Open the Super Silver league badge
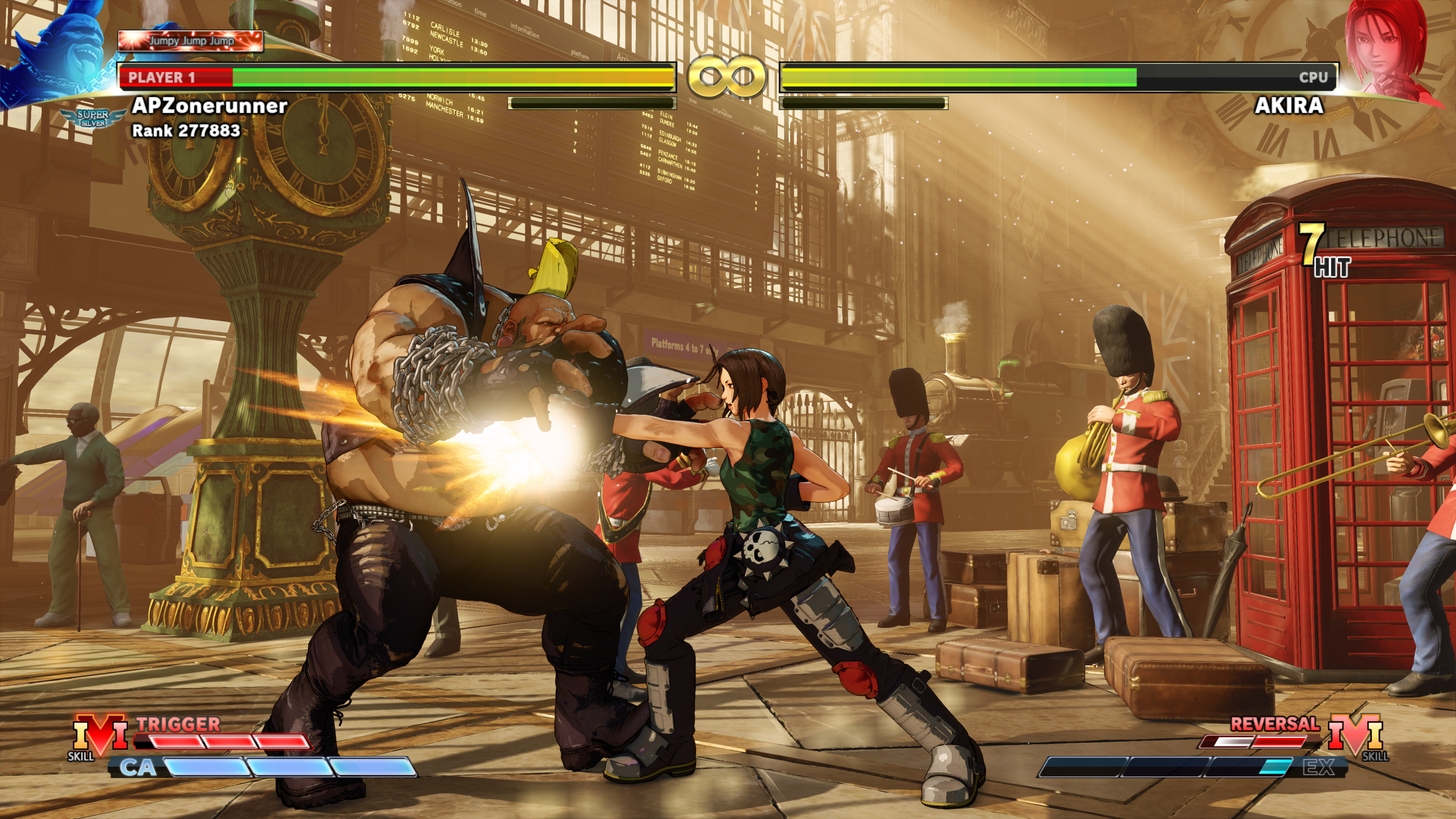Screen dimensions: 1456x819 coord(93,118)
